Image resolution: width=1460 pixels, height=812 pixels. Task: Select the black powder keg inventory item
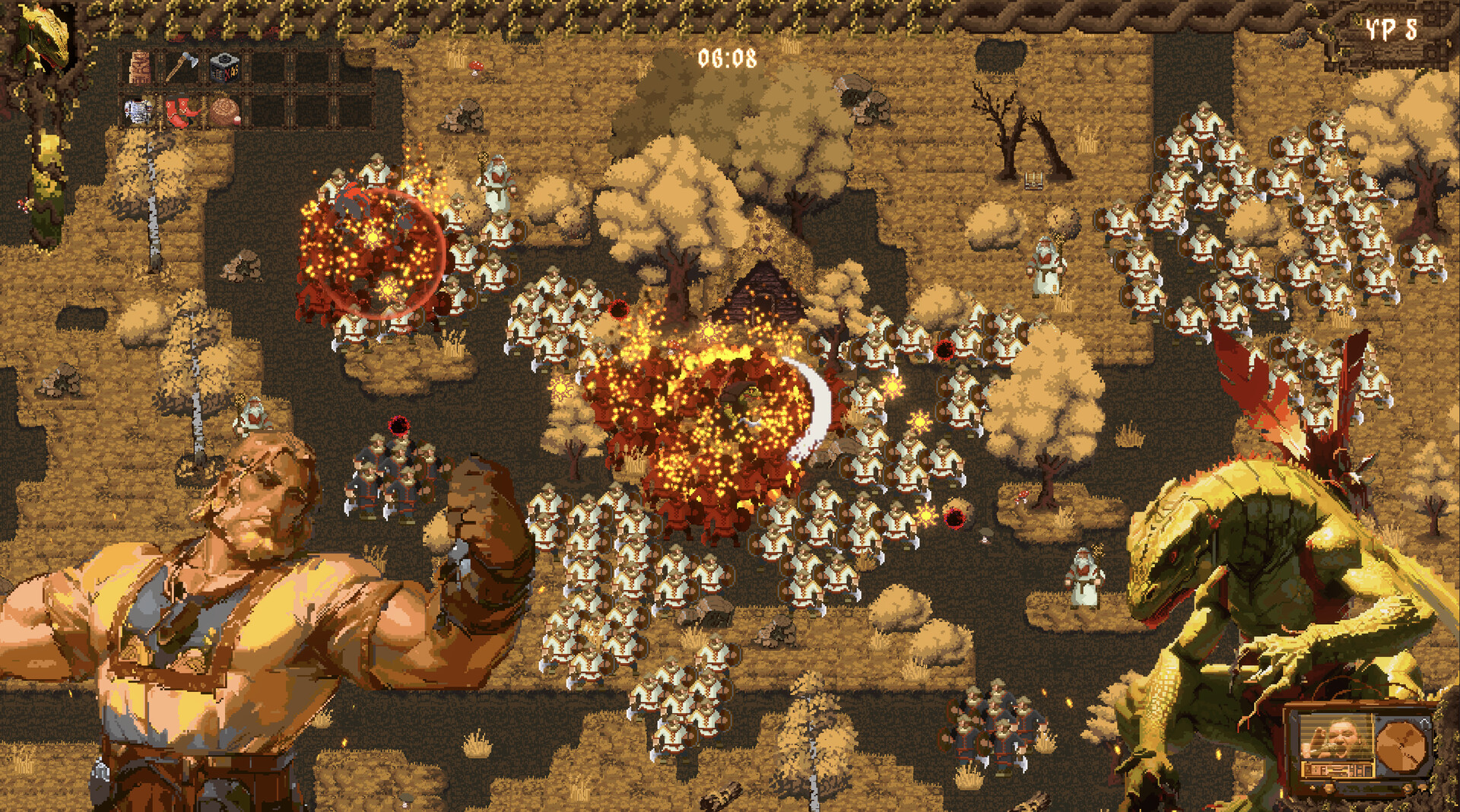[224, 68]
